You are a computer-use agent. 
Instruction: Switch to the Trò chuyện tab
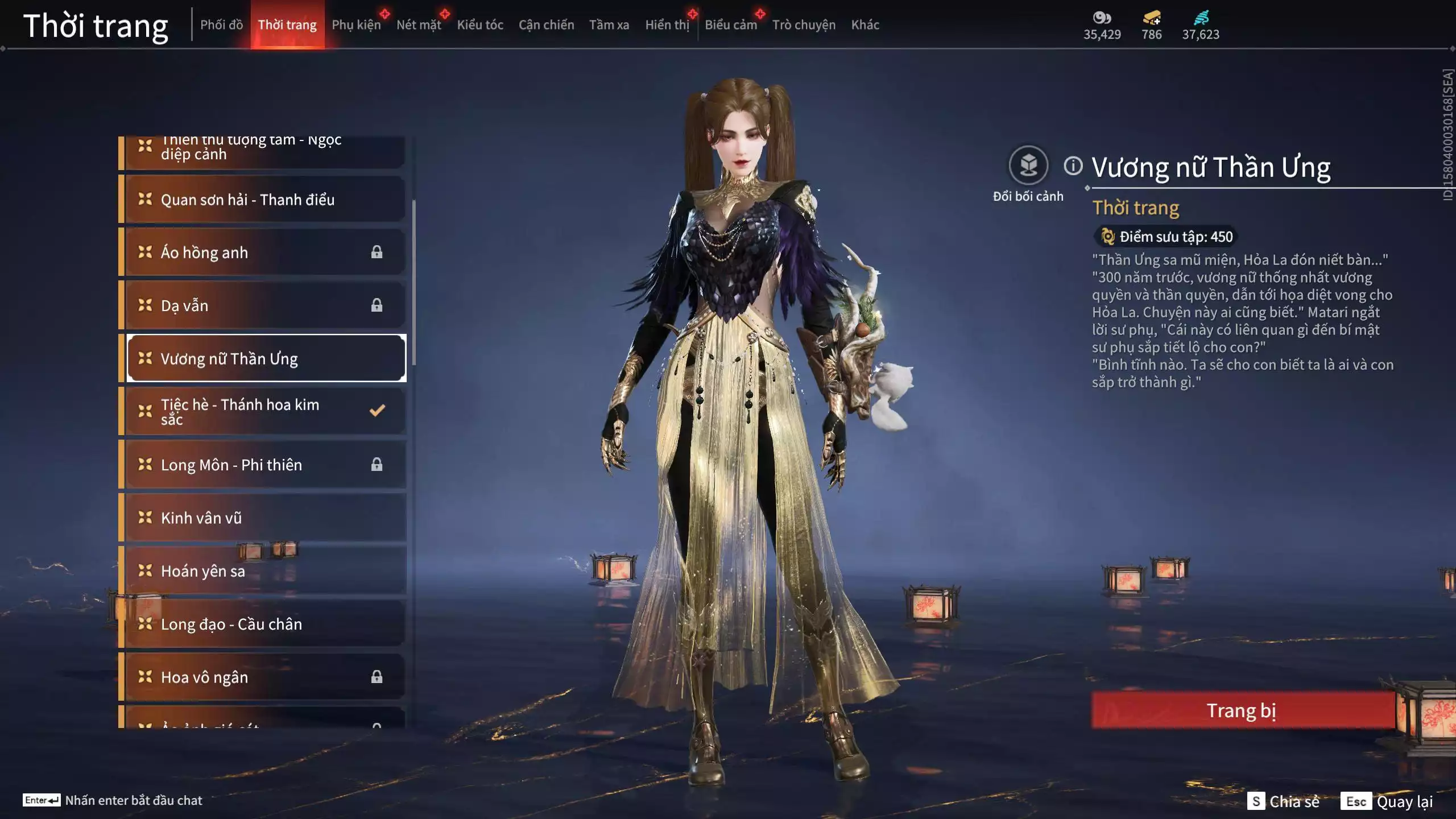(x=804, y=24)
